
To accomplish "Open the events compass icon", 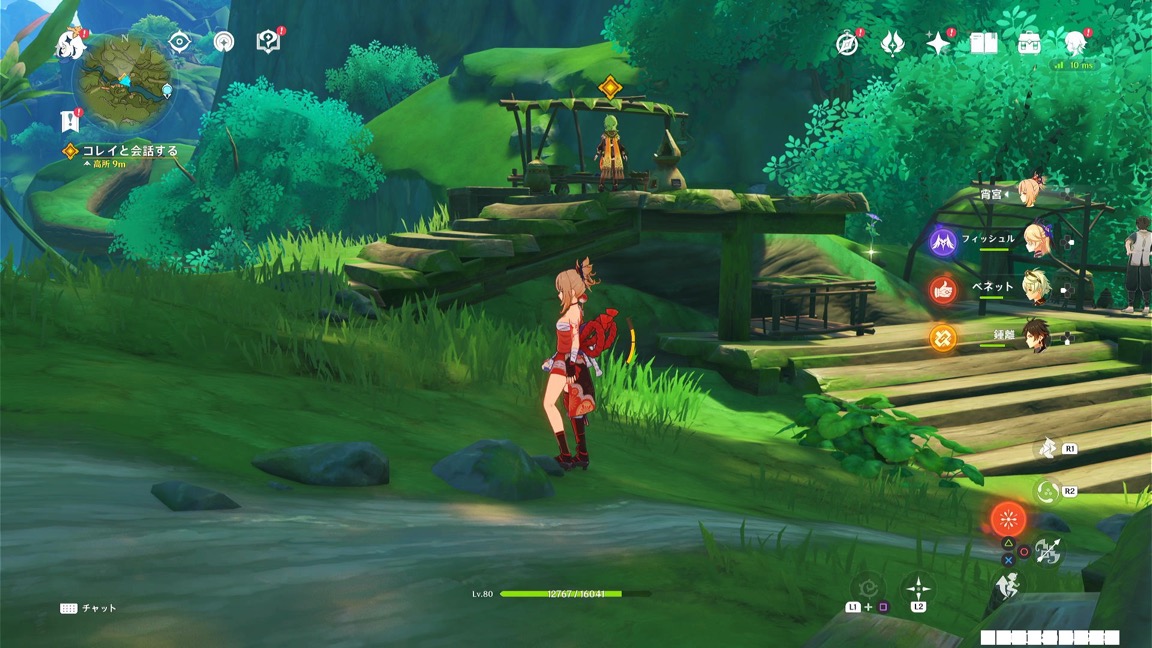I will 849,43.
